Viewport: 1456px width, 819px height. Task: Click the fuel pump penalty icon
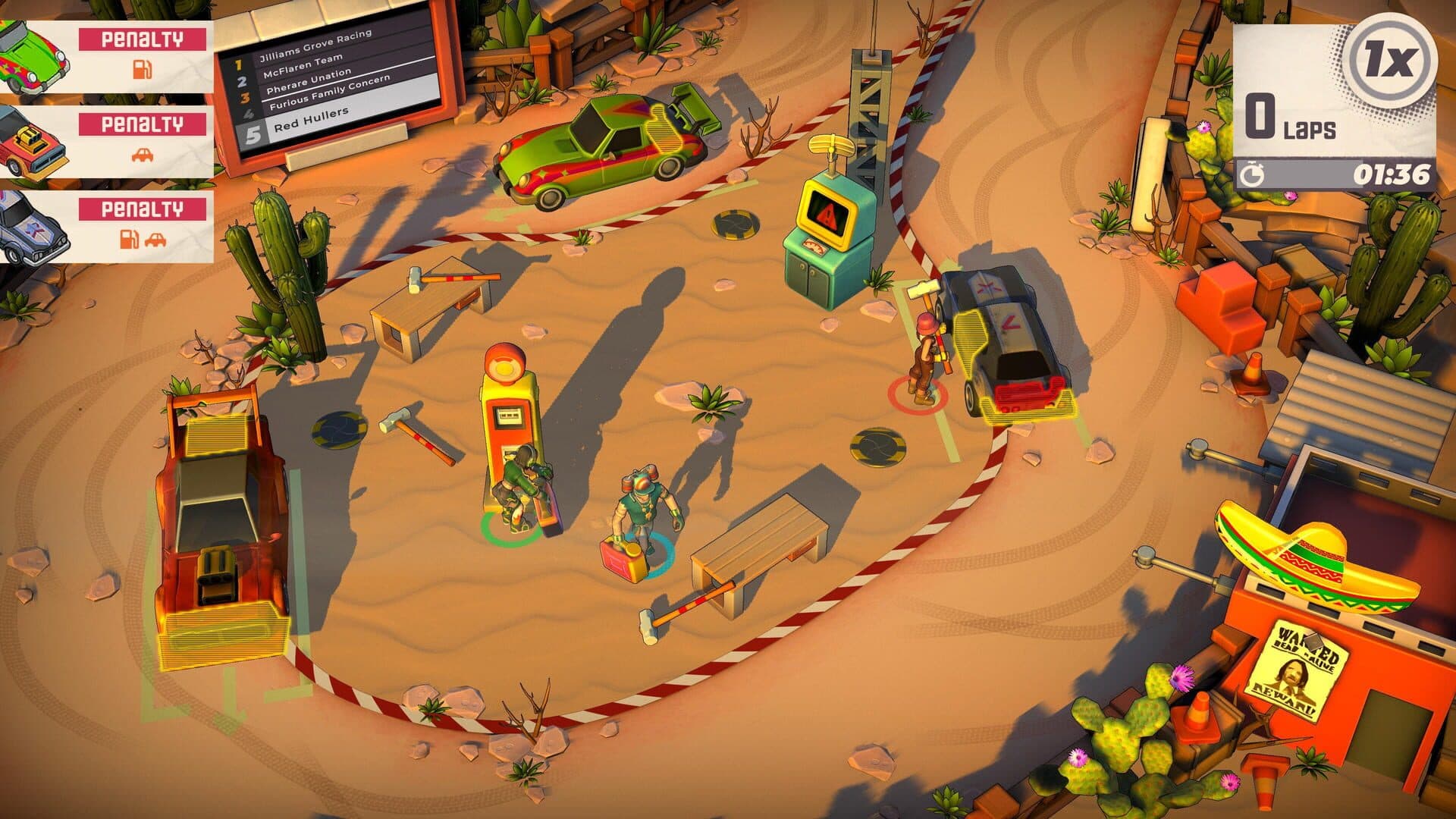[x=140, y=68]
